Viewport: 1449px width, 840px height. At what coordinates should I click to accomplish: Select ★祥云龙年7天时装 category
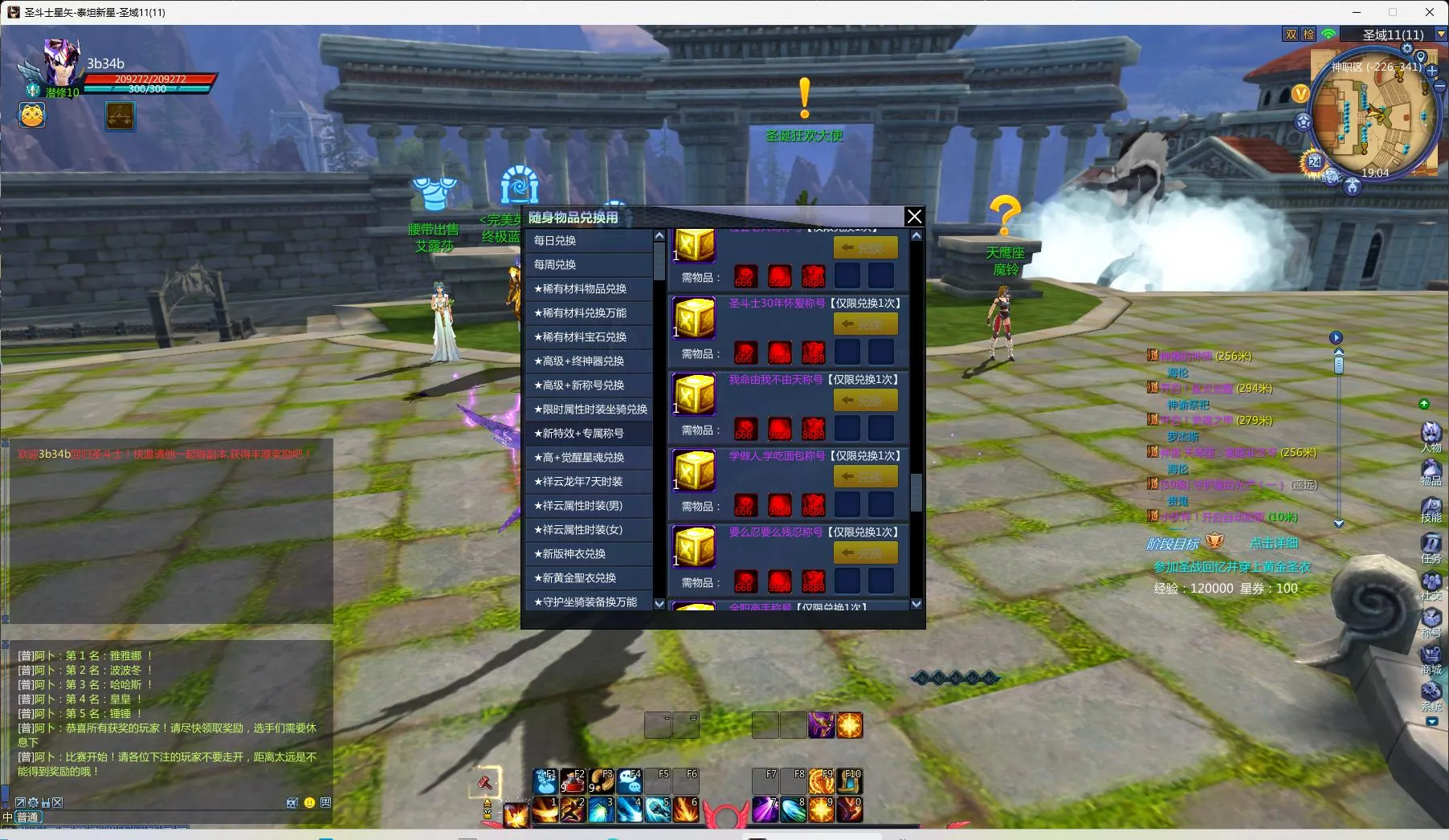tap(588, 482)
